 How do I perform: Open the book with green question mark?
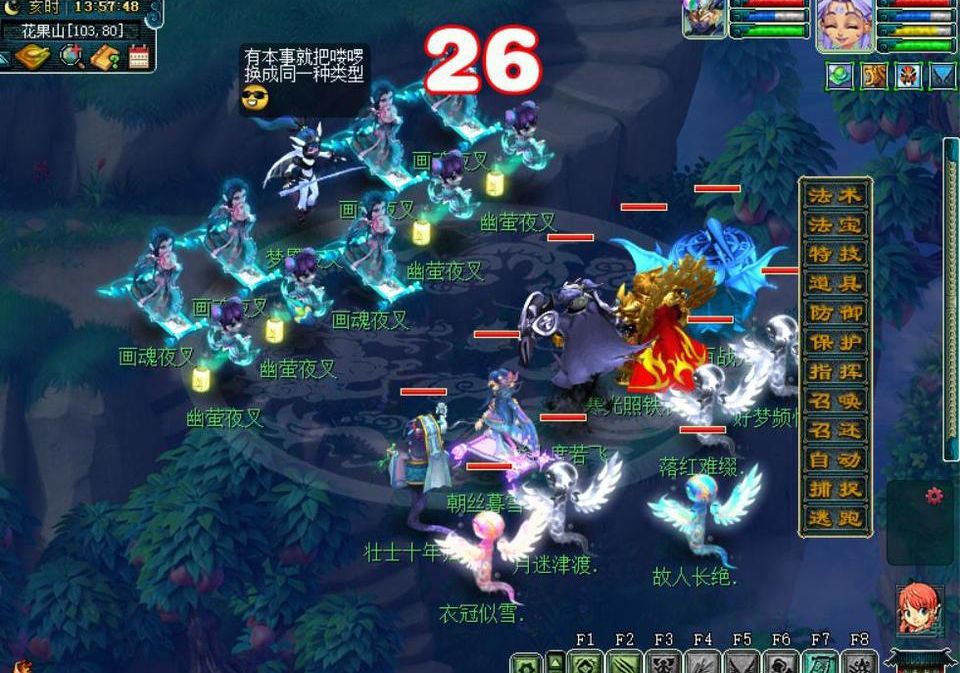coord(105,57)
